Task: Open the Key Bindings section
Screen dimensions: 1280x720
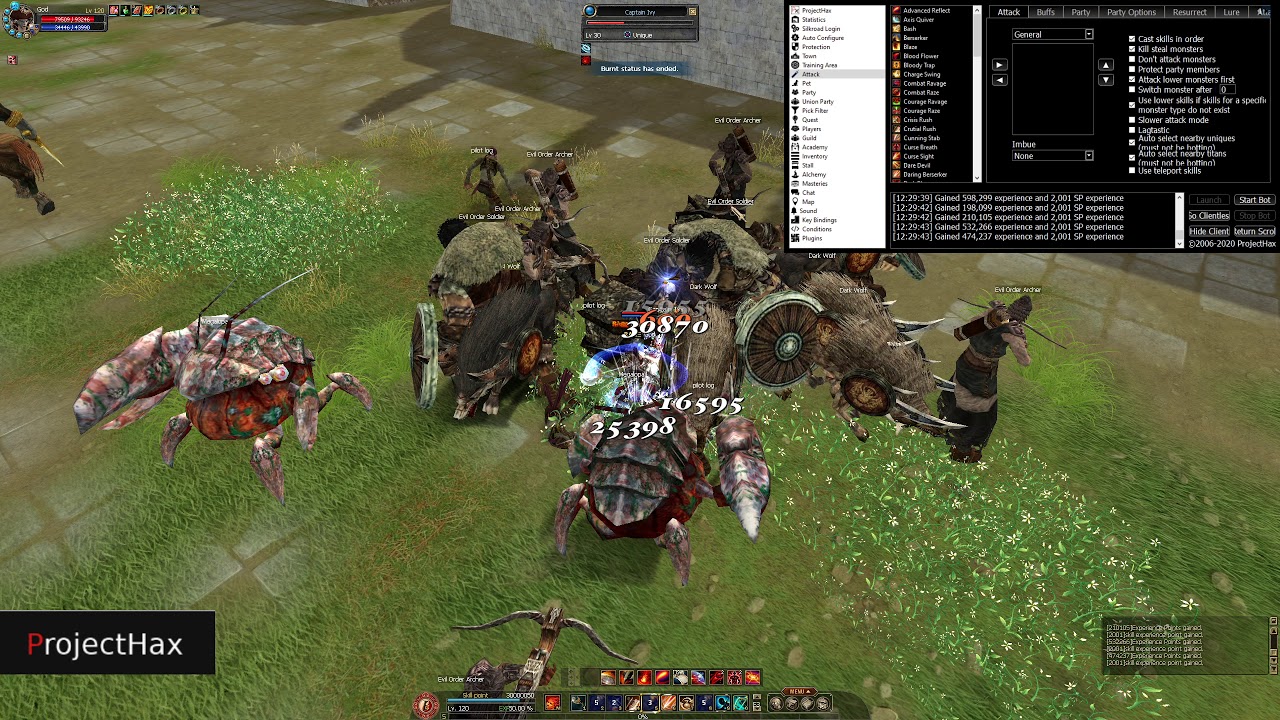Action: (x=819, y=220)
